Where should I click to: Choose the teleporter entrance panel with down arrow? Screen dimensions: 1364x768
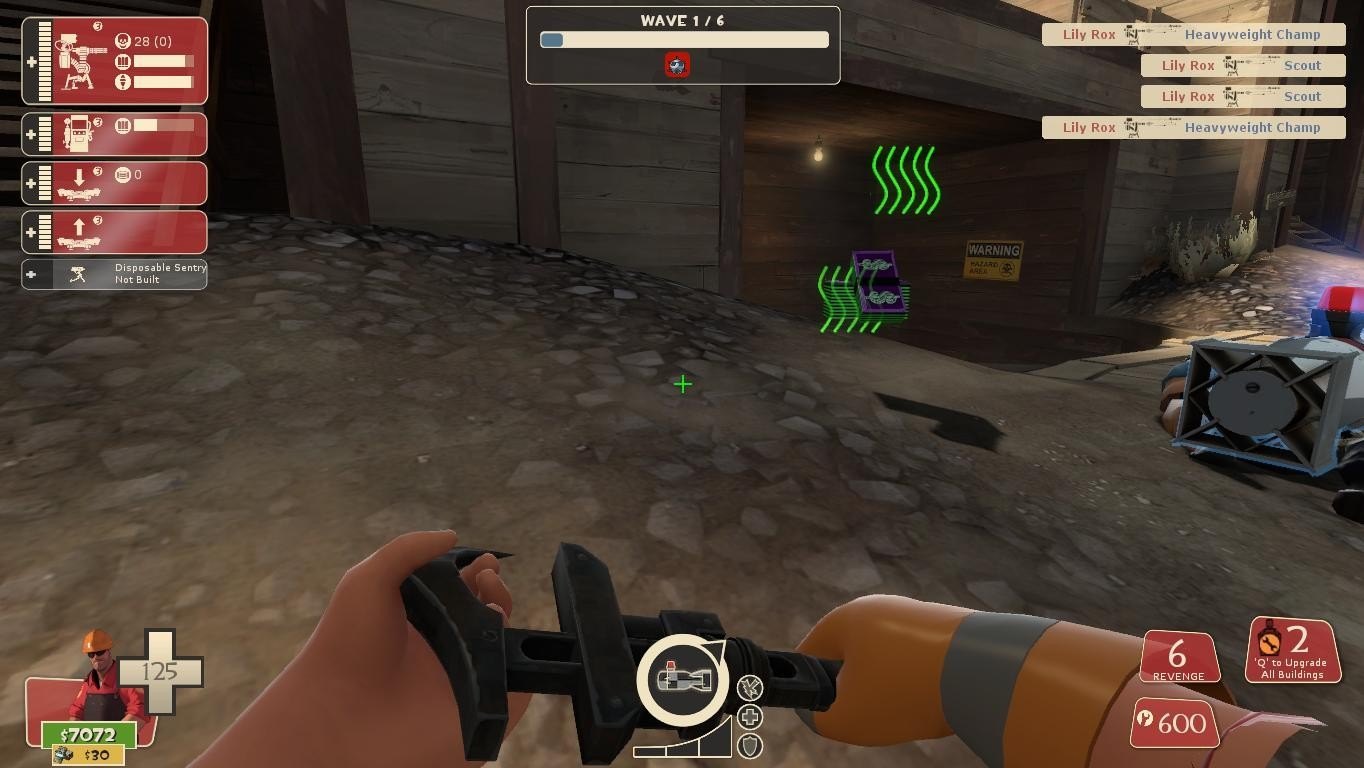(x=114, y=183)
